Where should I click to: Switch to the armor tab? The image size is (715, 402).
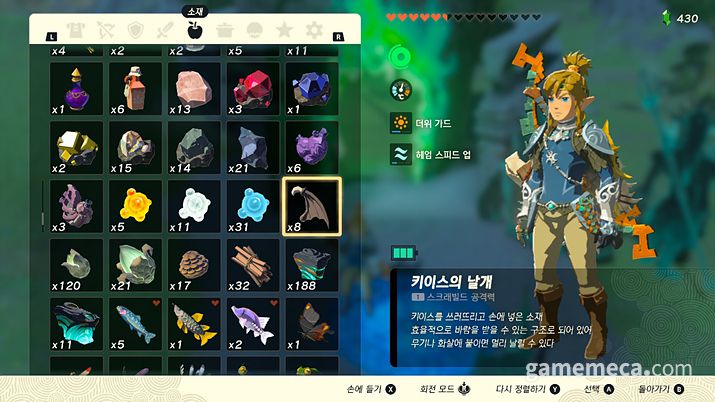(x=72, y=31)
